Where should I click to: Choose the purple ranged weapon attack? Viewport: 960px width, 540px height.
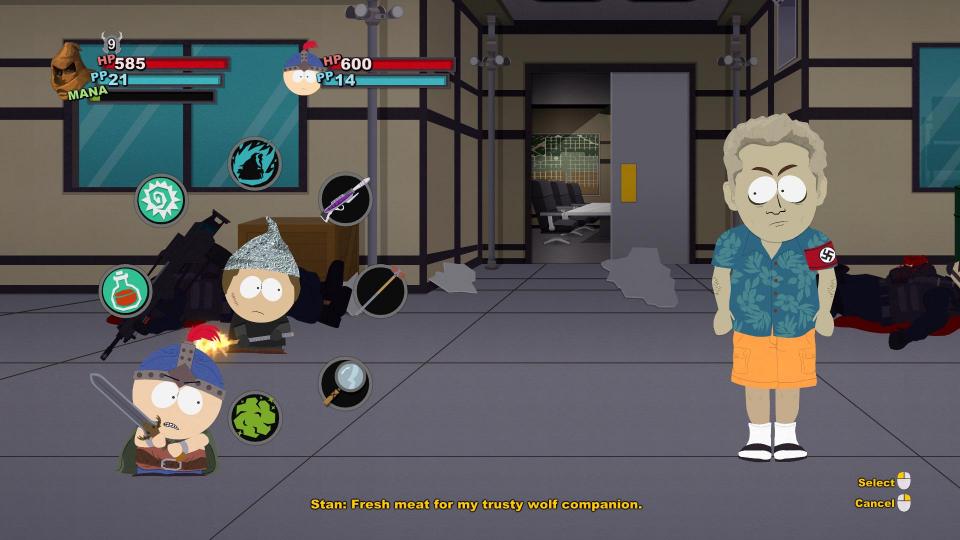click(x=345, y=198)
